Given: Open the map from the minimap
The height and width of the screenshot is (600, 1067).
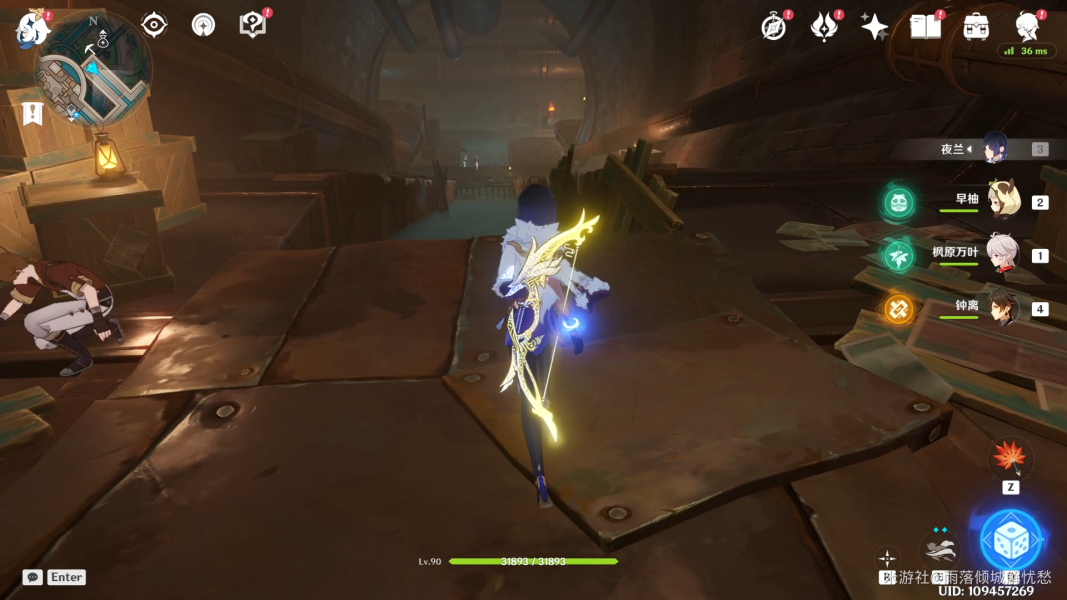Looking at the screenshot, I should tap(93, 71).
